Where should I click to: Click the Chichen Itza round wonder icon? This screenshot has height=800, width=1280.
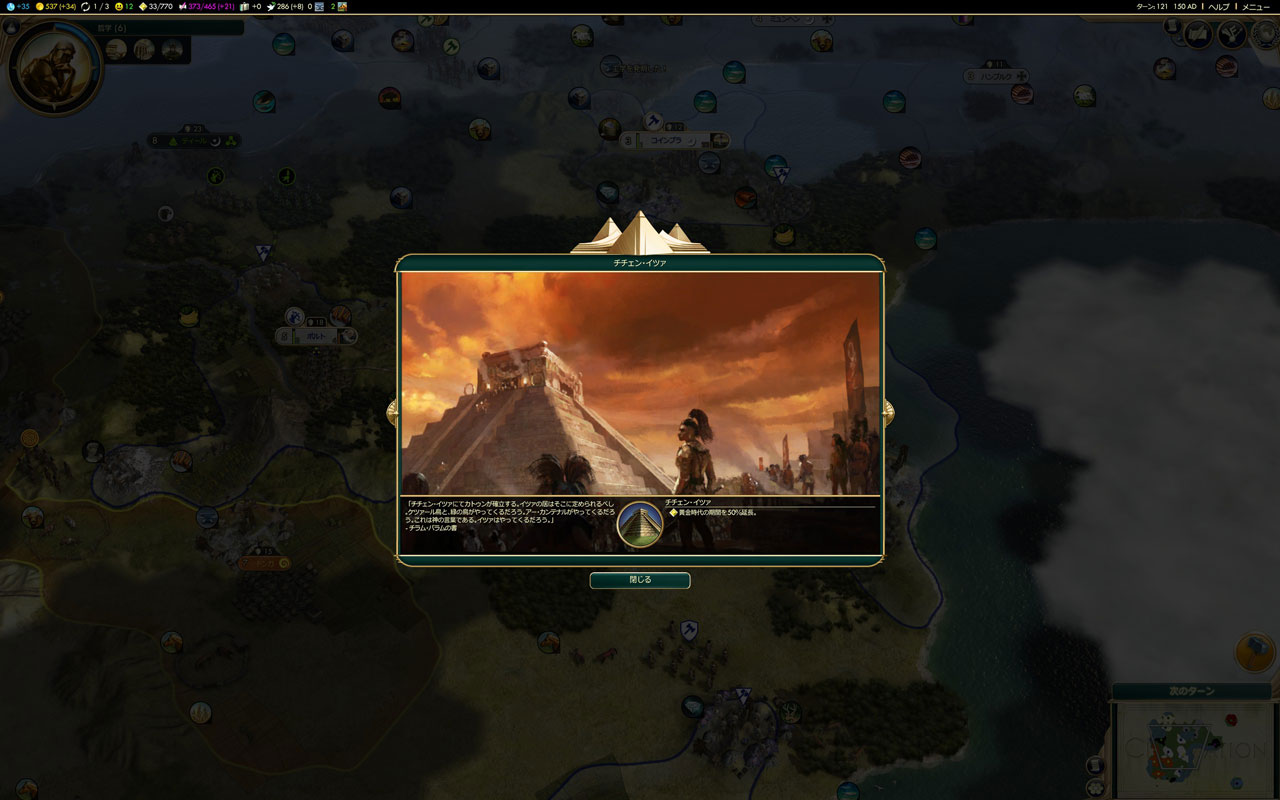tap(640, 524)
